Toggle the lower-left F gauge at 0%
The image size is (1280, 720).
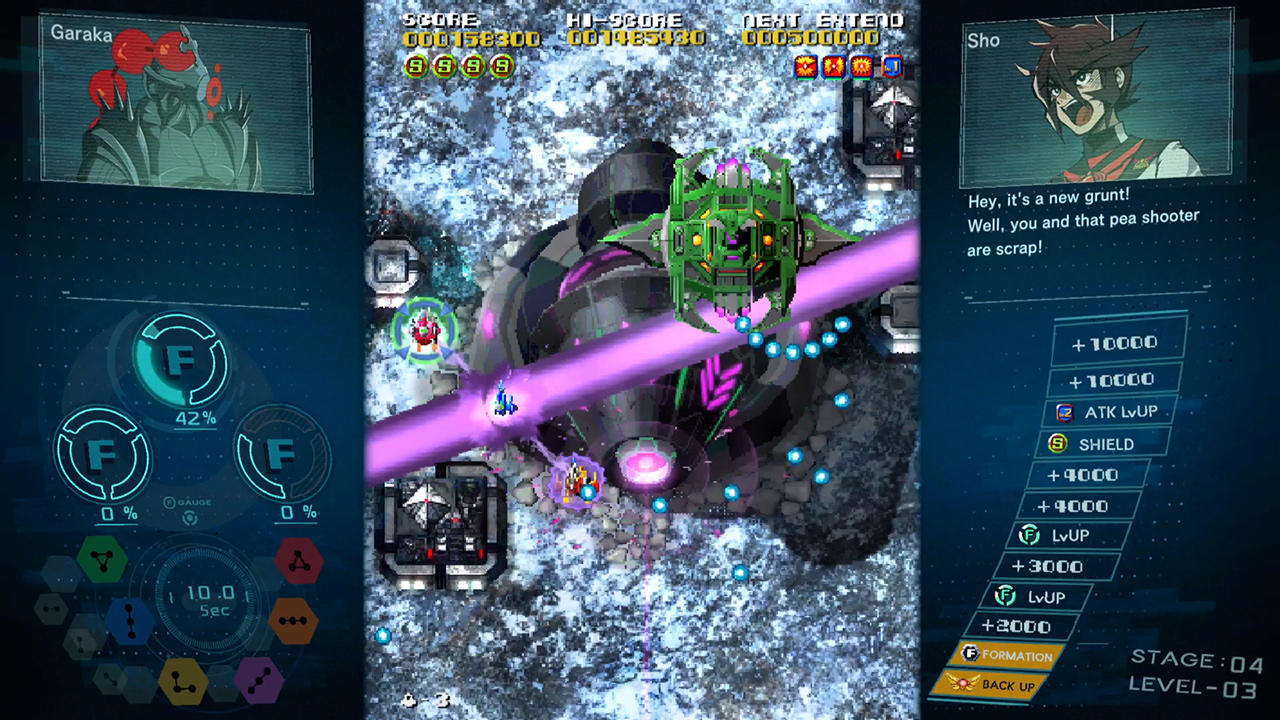pos(103,455)
